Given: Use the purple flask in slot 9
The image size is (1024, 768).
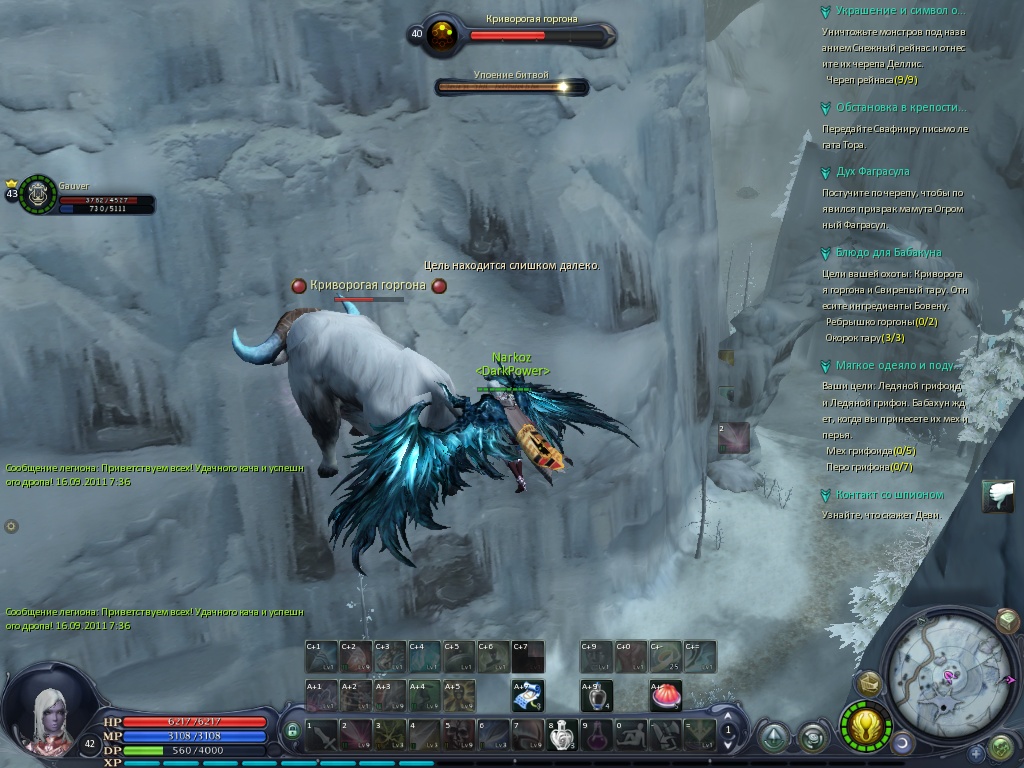Looking at the screenshot, I should 595,735.
